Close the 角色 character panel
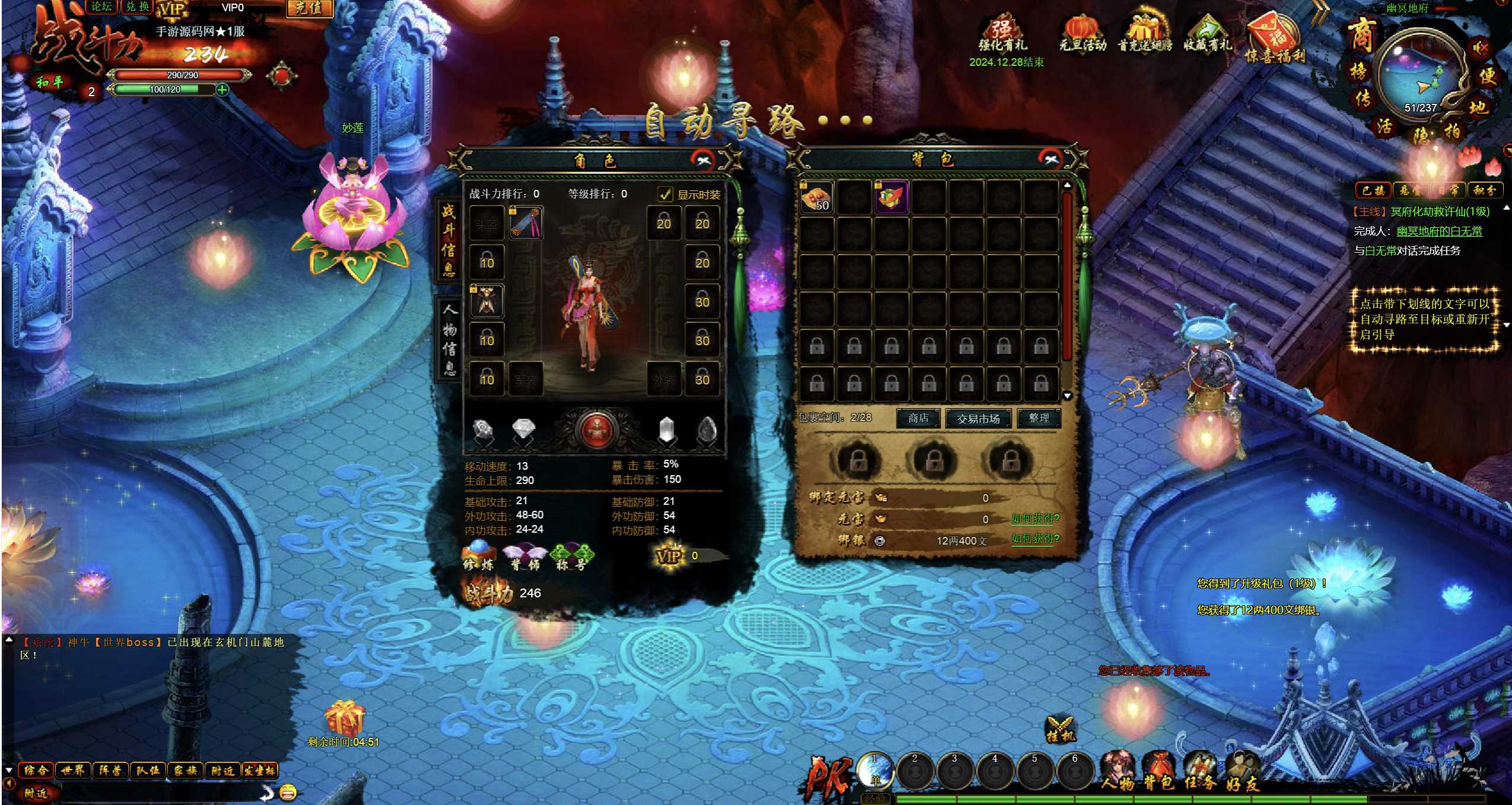 point(704,160)
